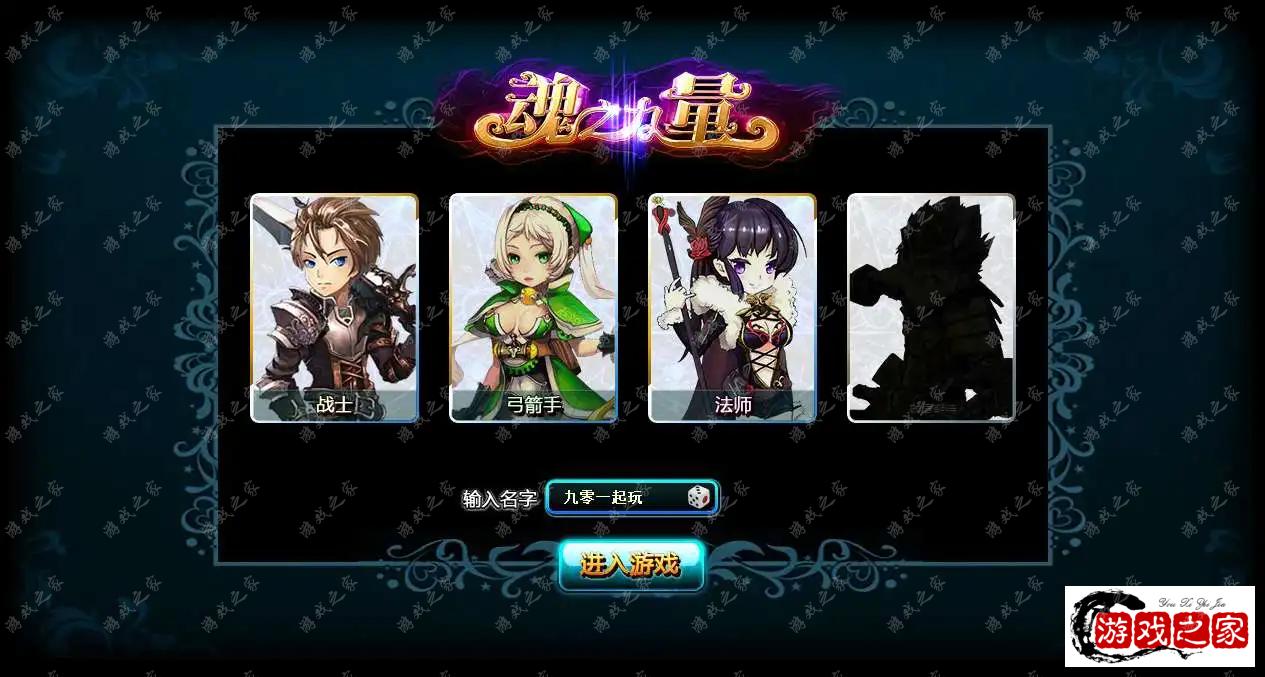Select the locked silhouette character card
Image resolution: width=1265 pixels, height=677 pixels.
tap(931, 307)
